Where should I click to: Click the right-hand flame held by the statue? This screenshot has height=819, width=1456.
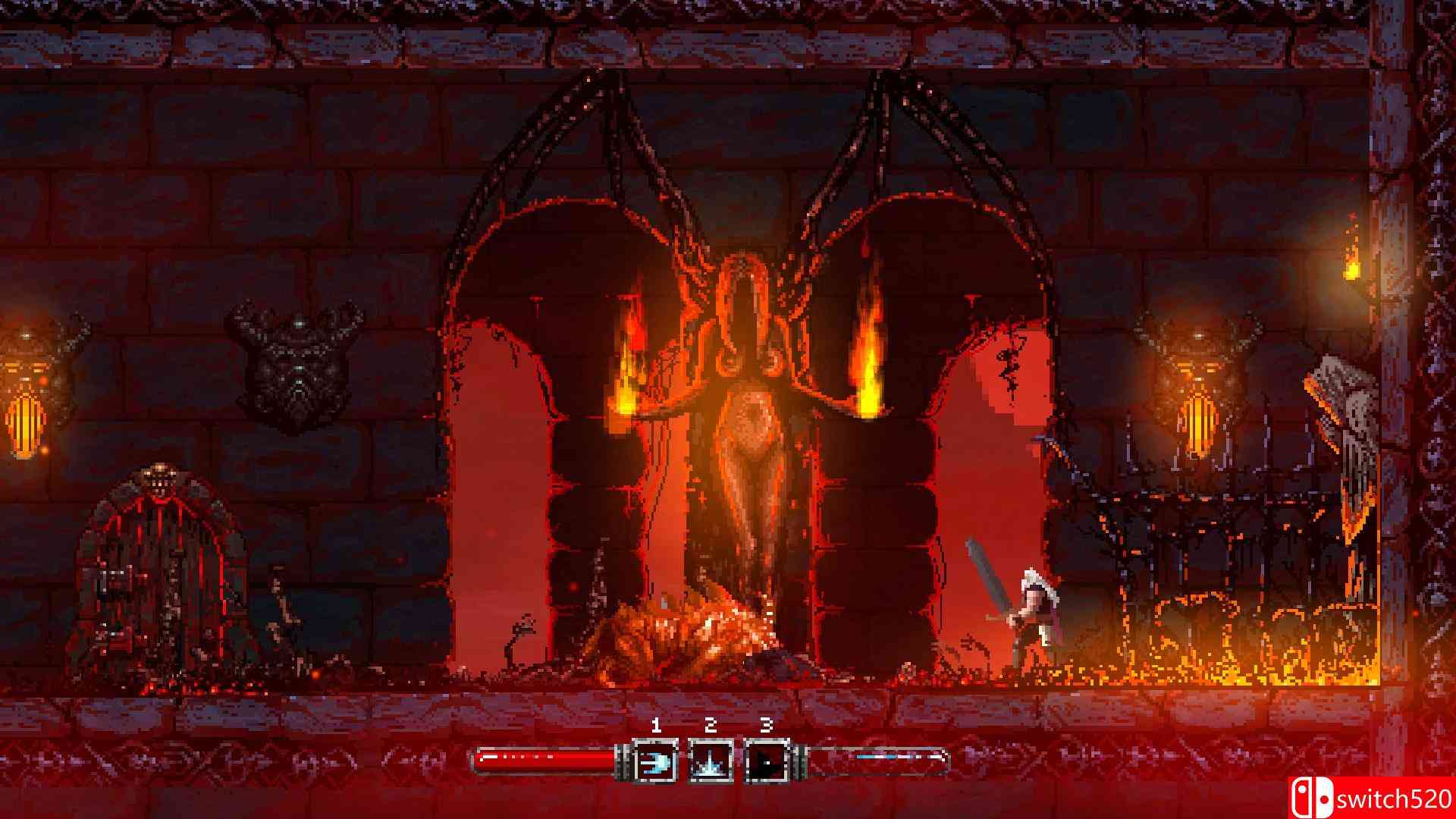point(868,356)
